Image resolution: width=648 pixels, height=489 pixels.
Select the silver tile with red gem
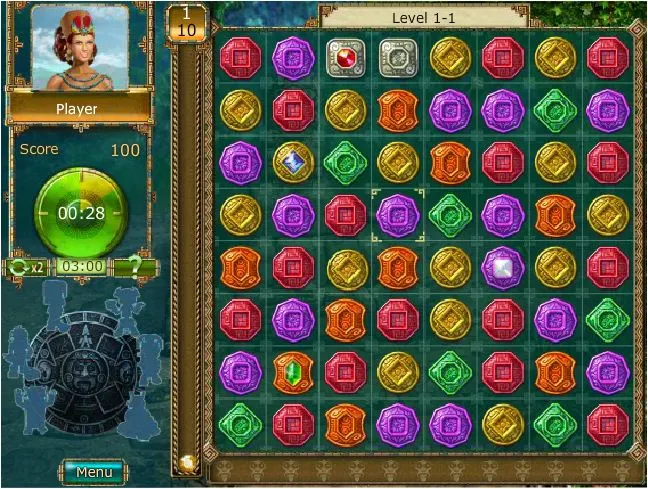(x=346, y=57)
